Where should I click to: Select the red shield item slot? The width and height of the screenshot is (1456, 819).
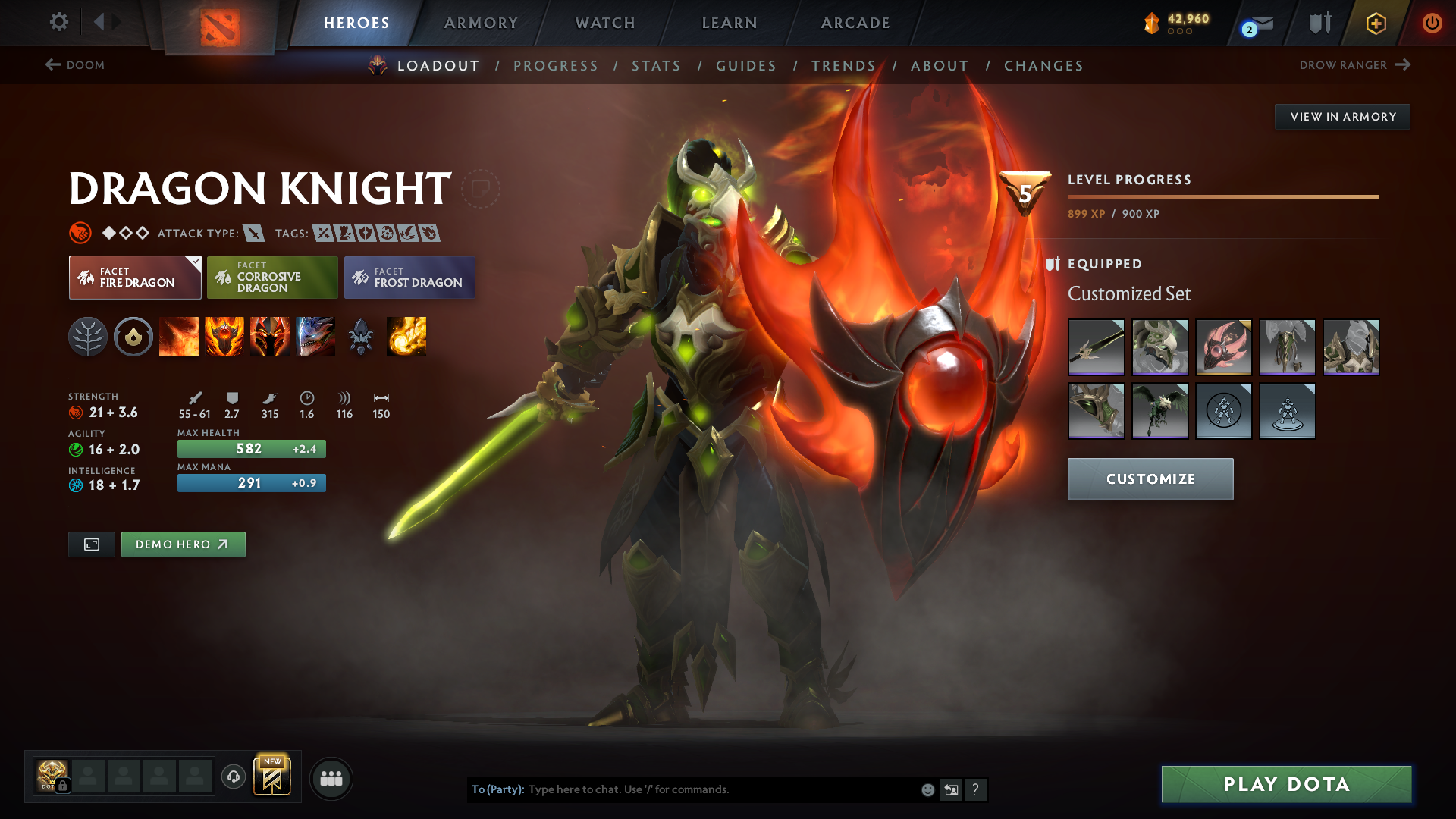coord(1223,347)
